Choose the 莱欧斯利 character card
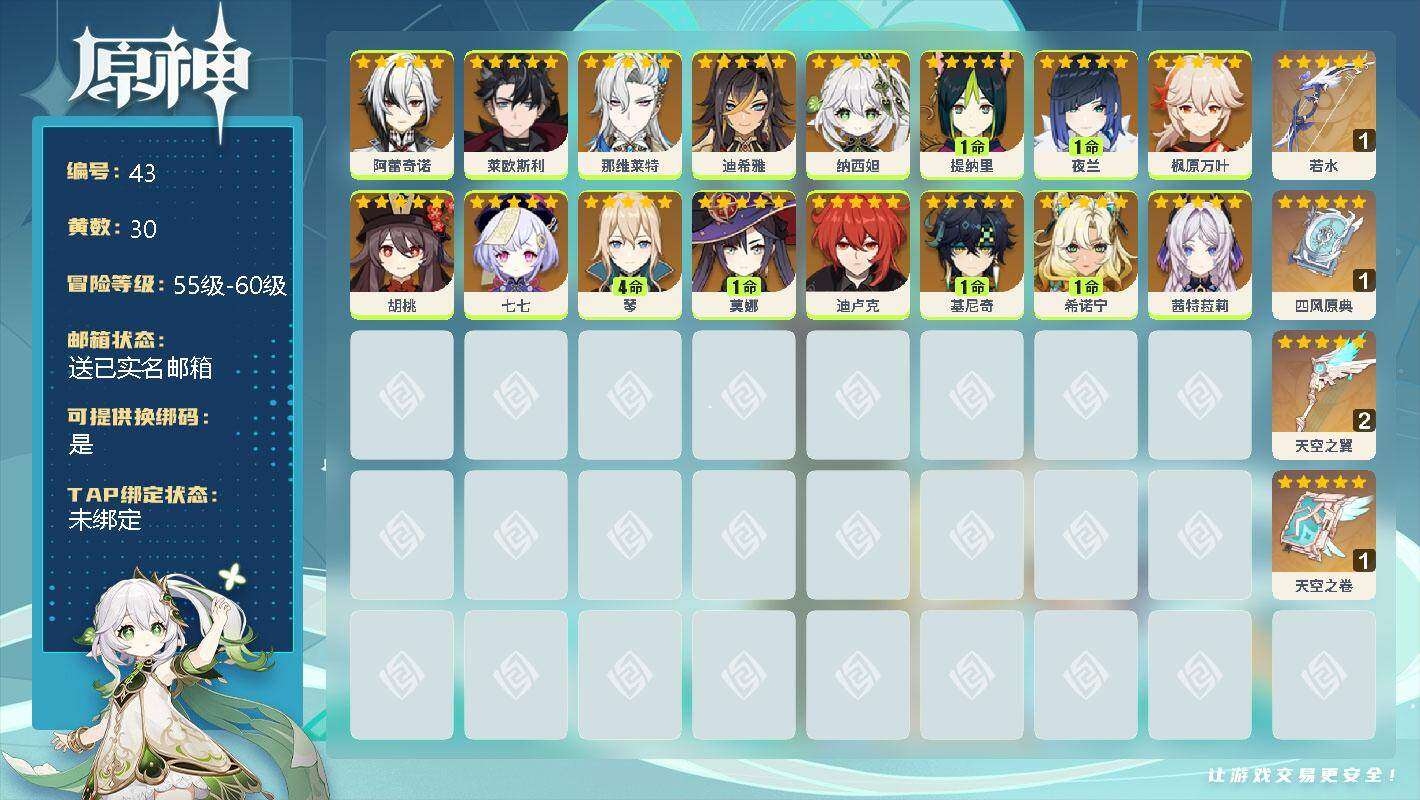 pyautogui.click(x=515, y=114)
